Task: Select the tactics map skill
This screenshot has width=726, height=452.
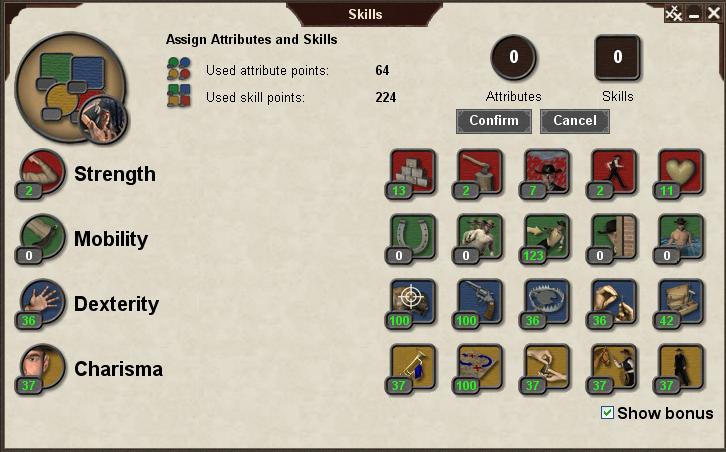Action: click(479, 367)
